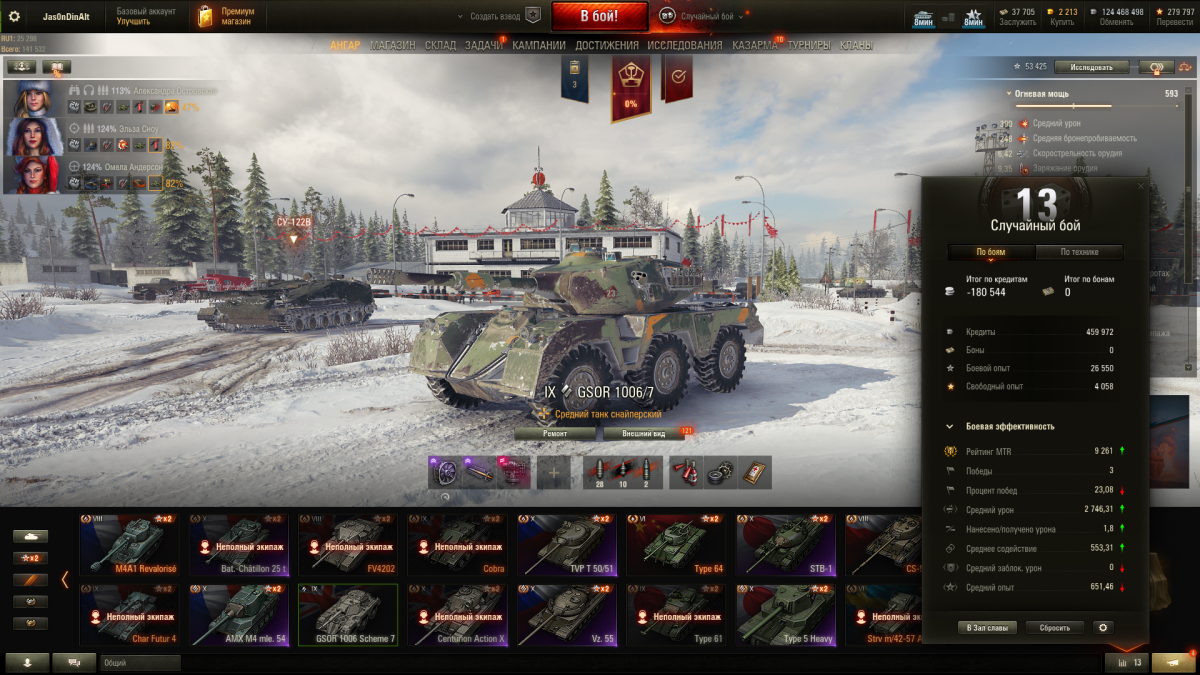Click the Ремонт button under the tank

coord(555,433)
